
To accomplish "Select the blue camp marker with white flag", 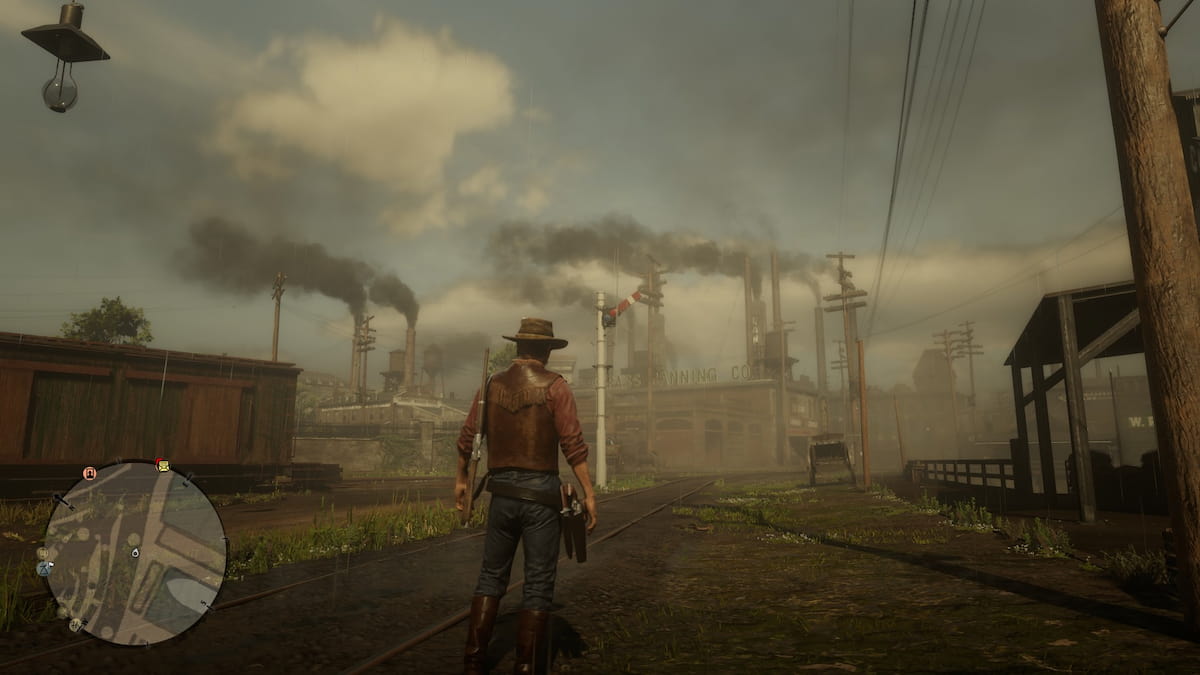I will click(43, 568).
